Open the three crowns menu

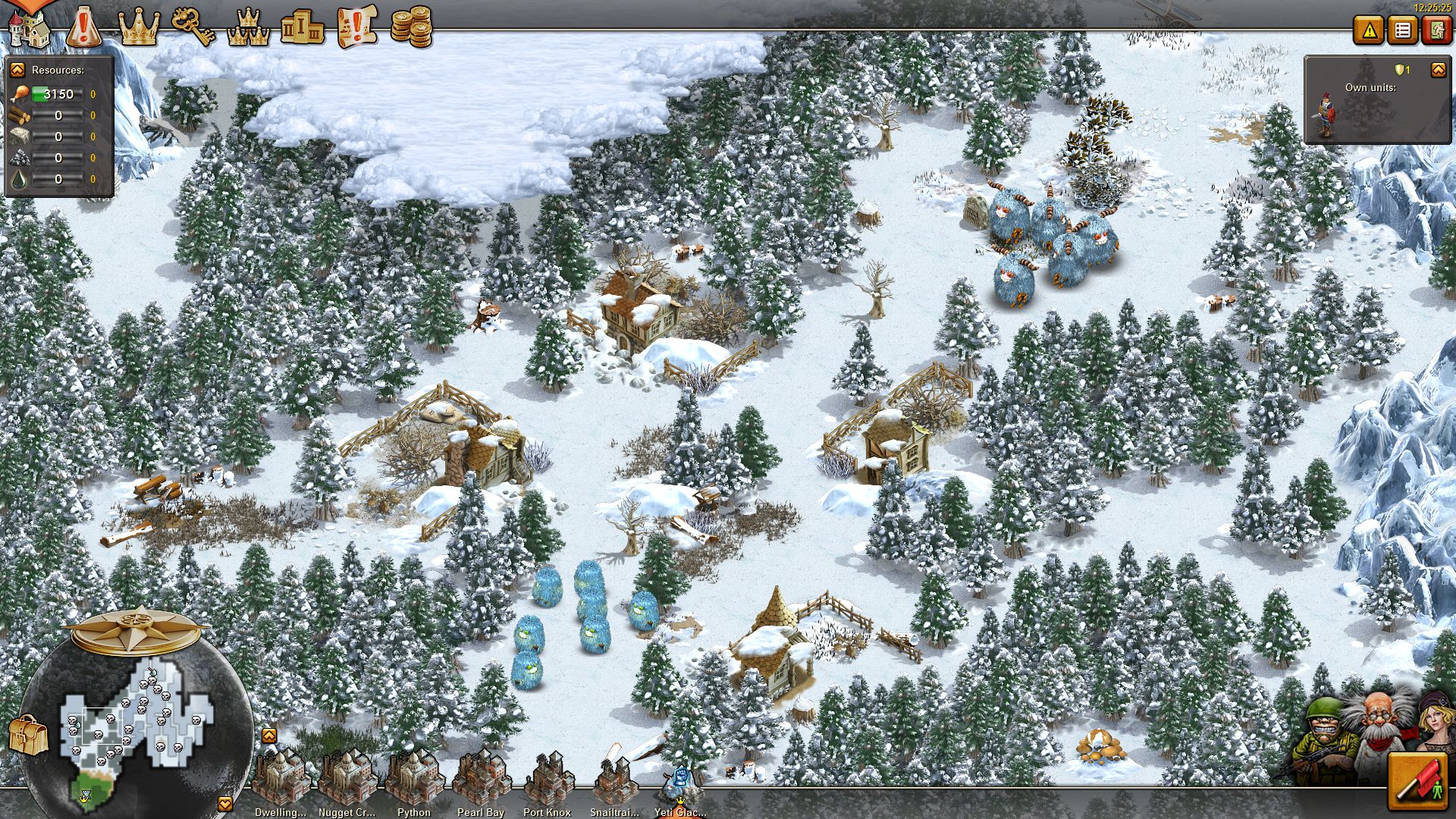pos(249,28)
